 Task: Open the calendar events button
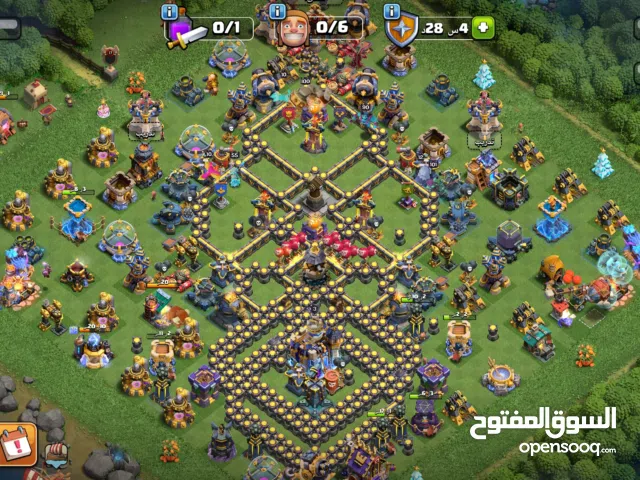coord(16,442)
